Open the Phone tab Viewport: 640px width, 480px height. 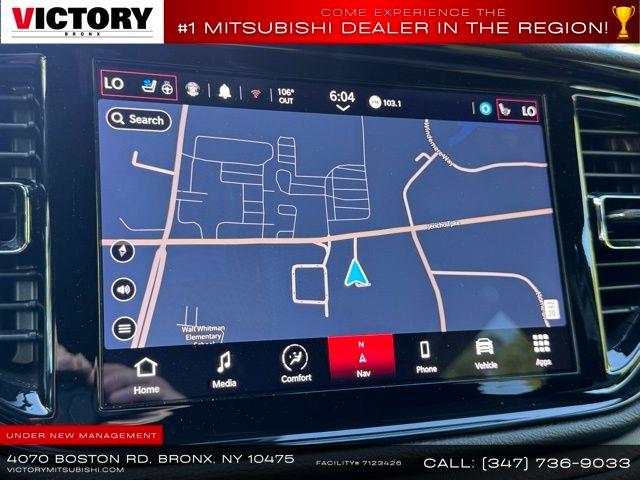click(x=426, y=356)
